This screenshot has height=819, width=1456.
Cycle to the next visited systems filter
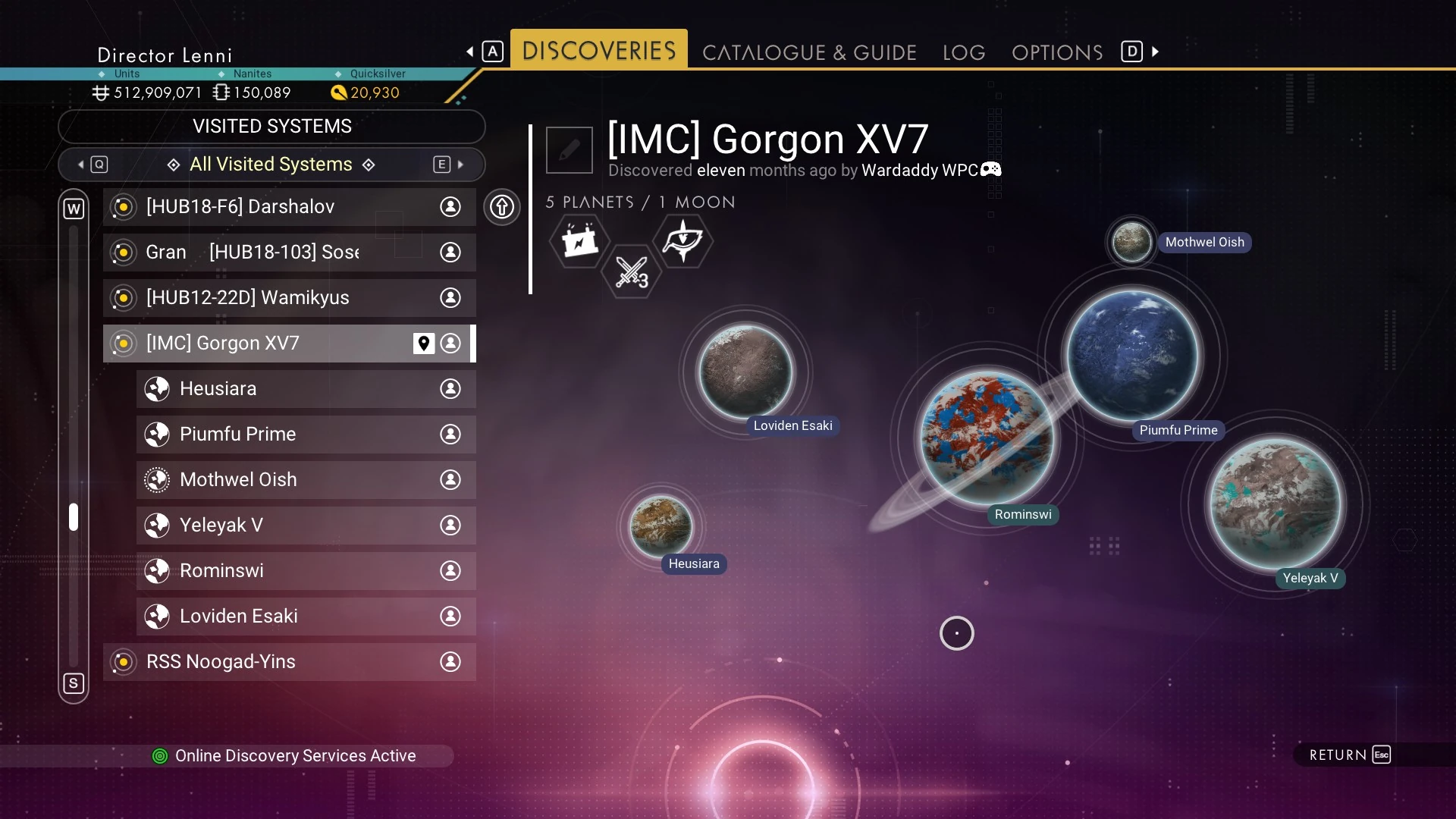pos(450,165)
